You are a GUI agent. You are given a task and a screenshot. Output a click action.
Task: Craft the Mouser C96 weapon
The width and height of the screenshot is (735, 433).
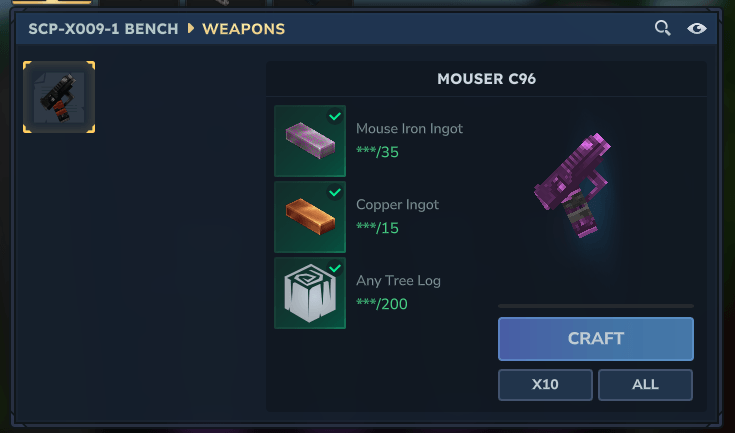[x=595, y=338]
